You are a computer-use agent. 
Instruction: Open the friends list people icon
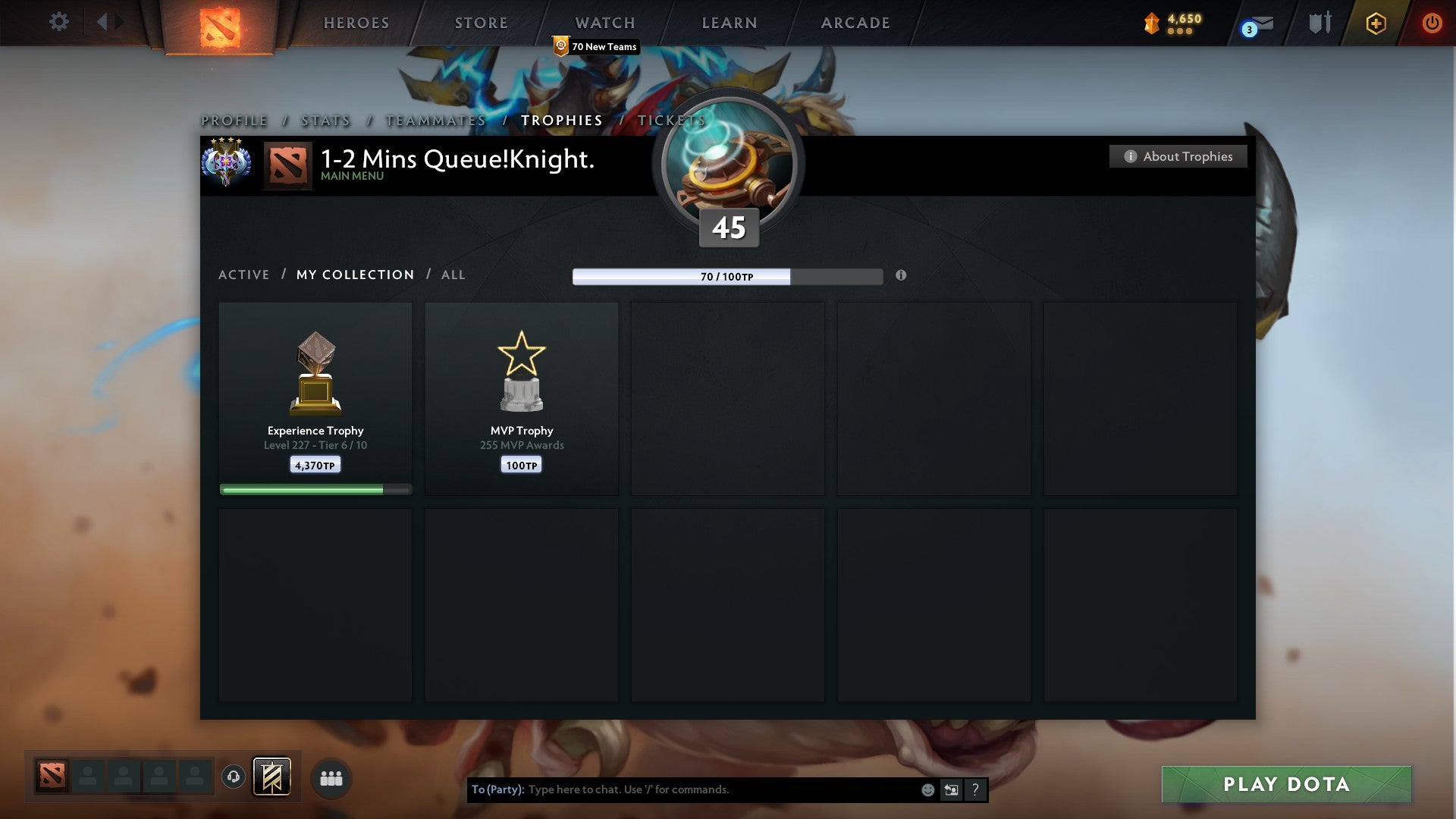pyautogui.click(x=331, y=777)
